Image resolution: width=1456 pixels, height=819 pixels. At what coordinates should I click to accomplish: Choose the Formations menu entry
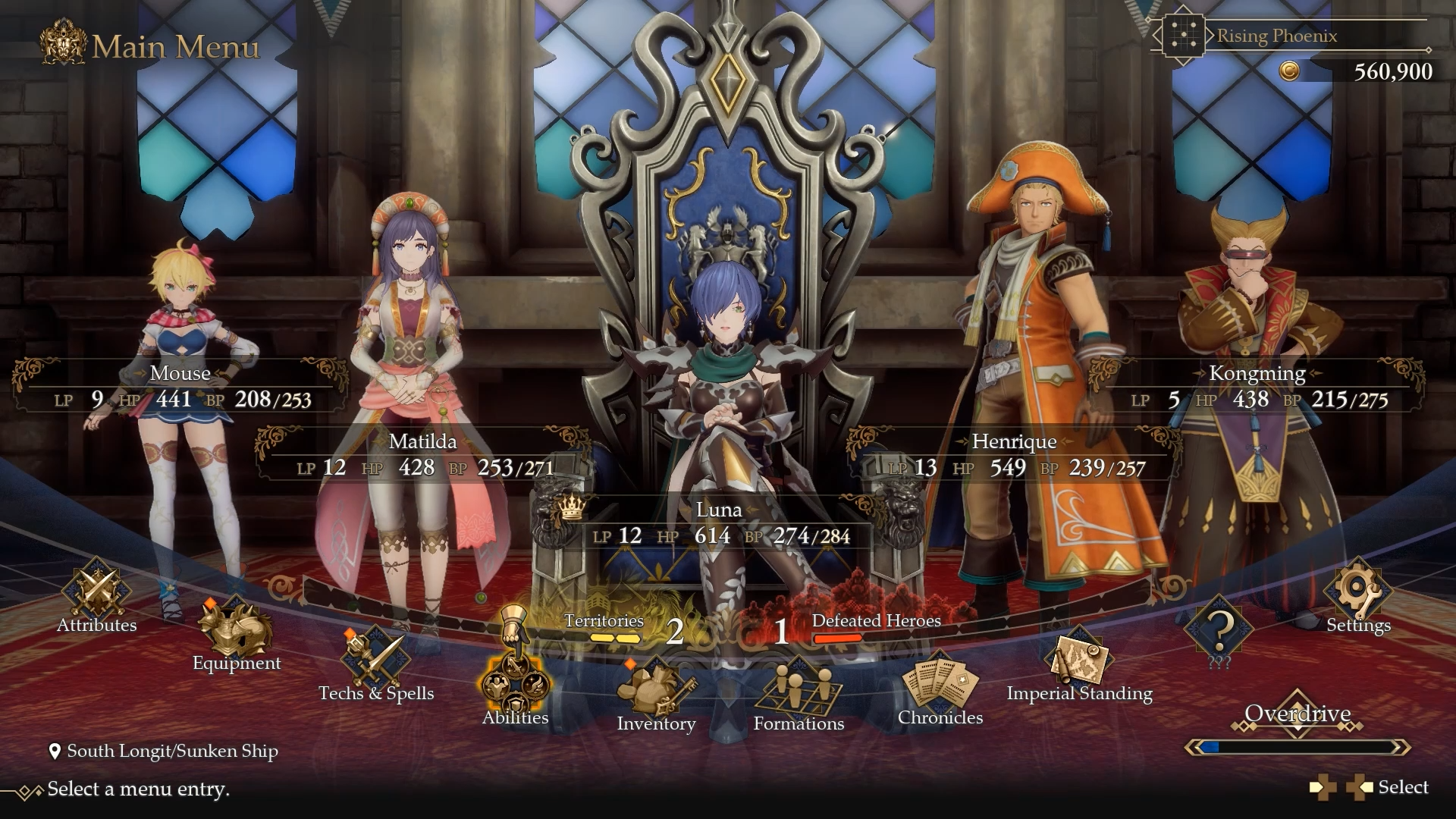point(798,692)
